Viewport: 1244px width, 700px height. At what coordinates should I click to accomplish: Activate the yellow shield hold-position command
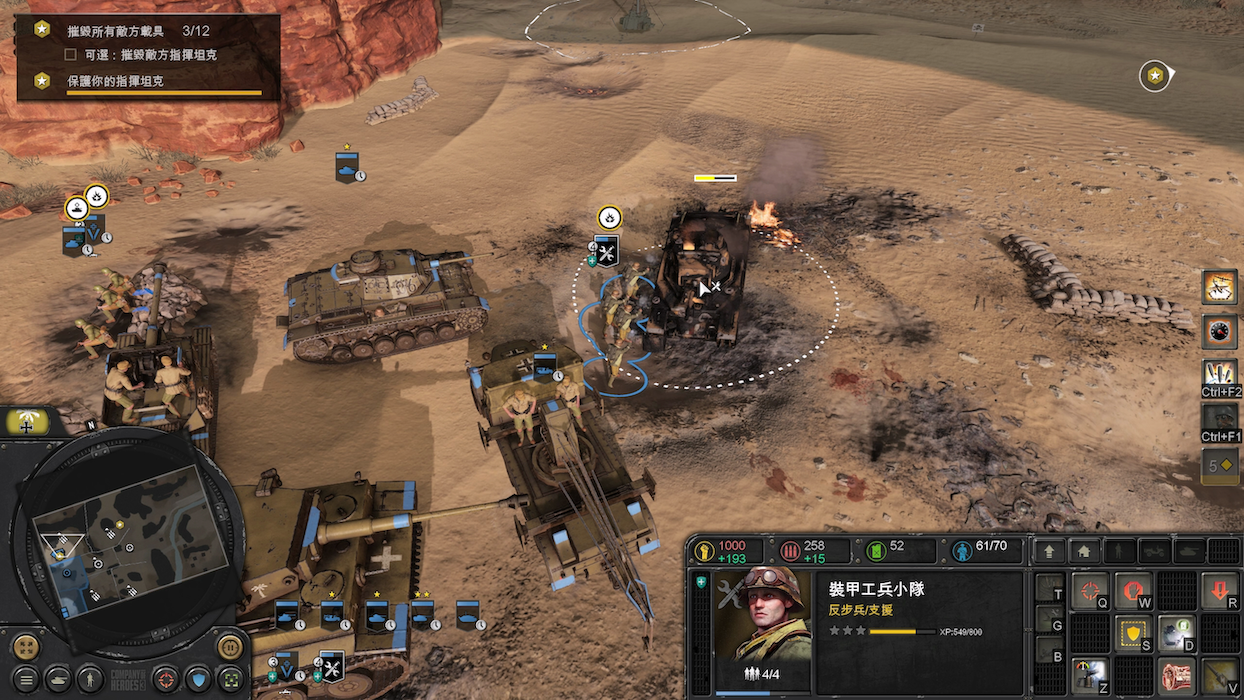click(1133, 634)
